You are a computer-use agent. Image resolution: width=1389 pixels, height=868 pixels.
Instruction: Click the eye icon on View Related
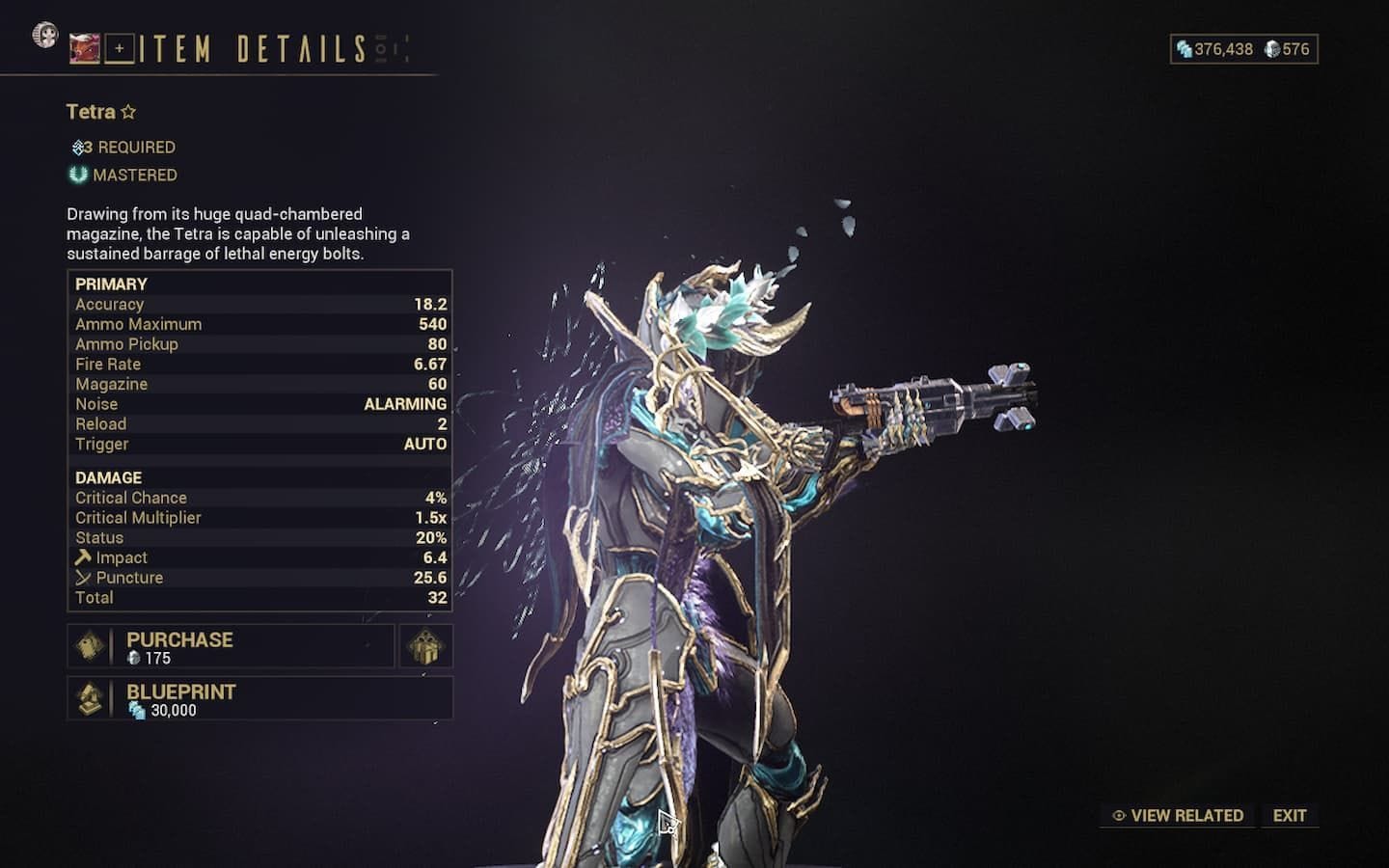pyautogui.click(x=1117, y=815)
